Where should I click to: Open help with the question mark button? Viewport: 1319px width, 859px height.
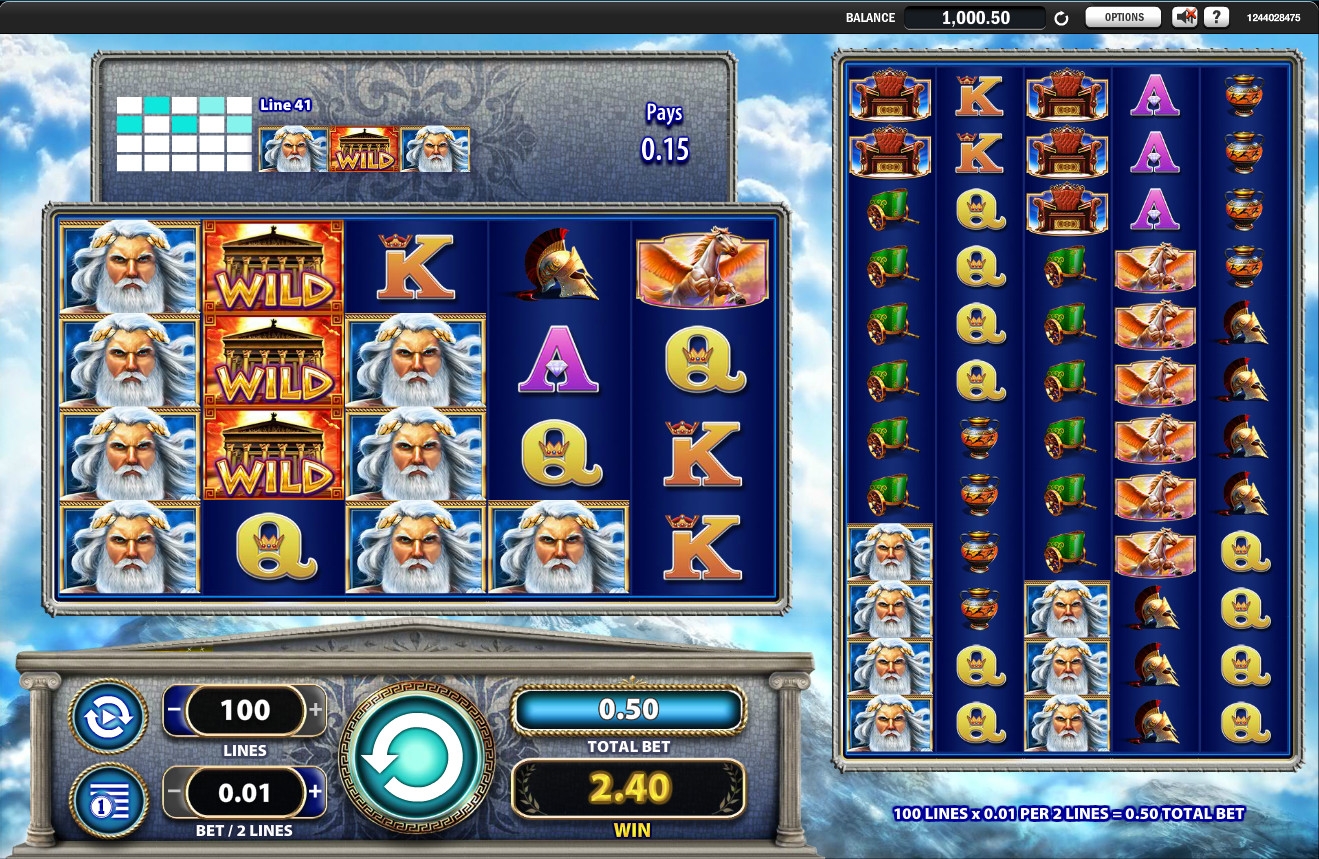tap(1216, 17)
